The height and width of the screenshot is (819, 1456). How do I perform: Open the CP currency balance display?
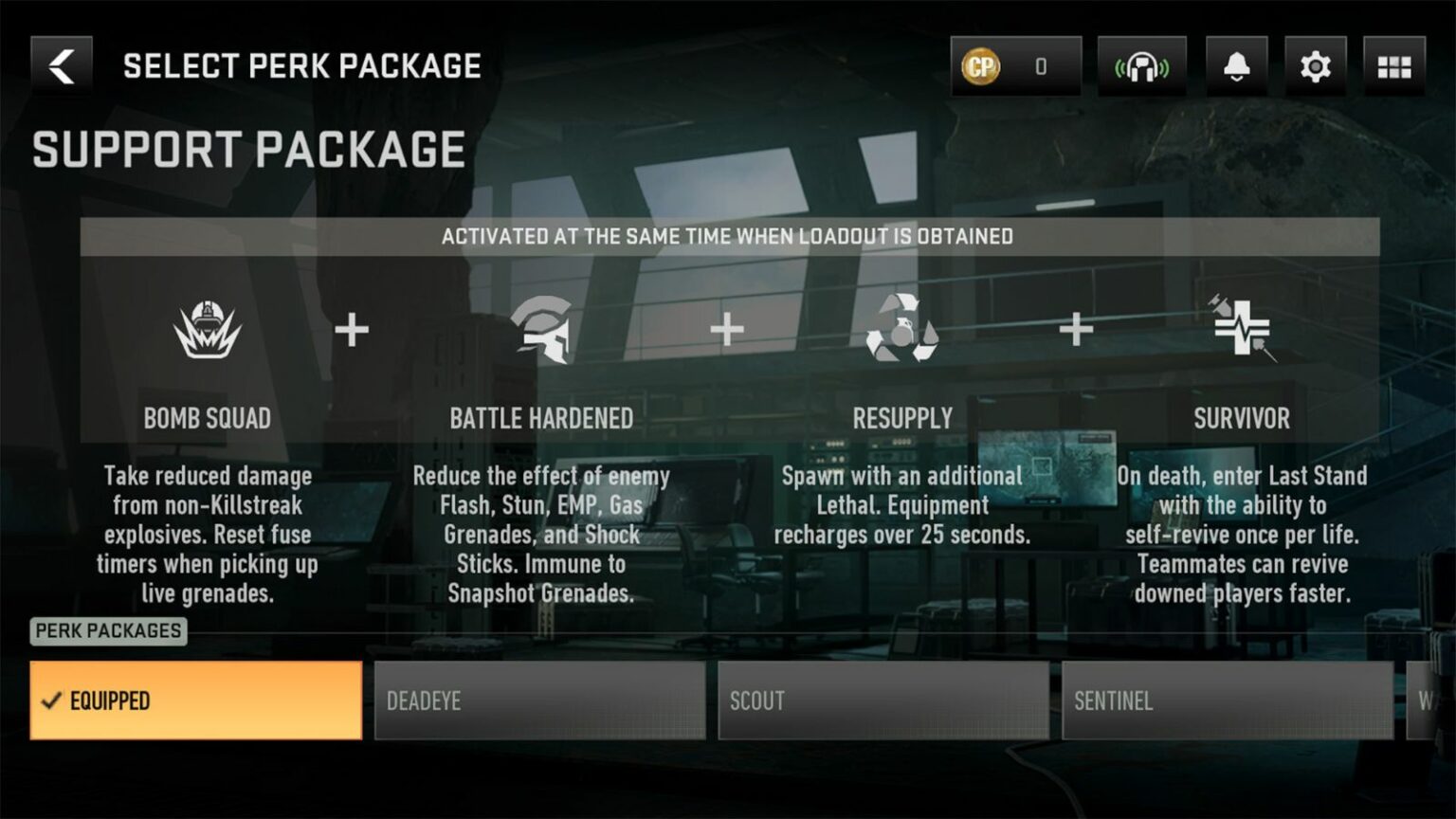tap(1014, 66)
